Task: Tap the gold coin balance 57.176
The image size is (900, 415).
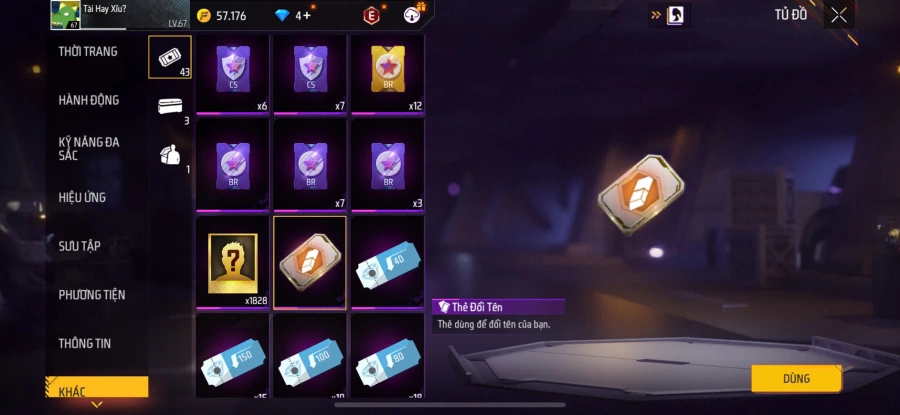Action: click(x=221, y=15)
